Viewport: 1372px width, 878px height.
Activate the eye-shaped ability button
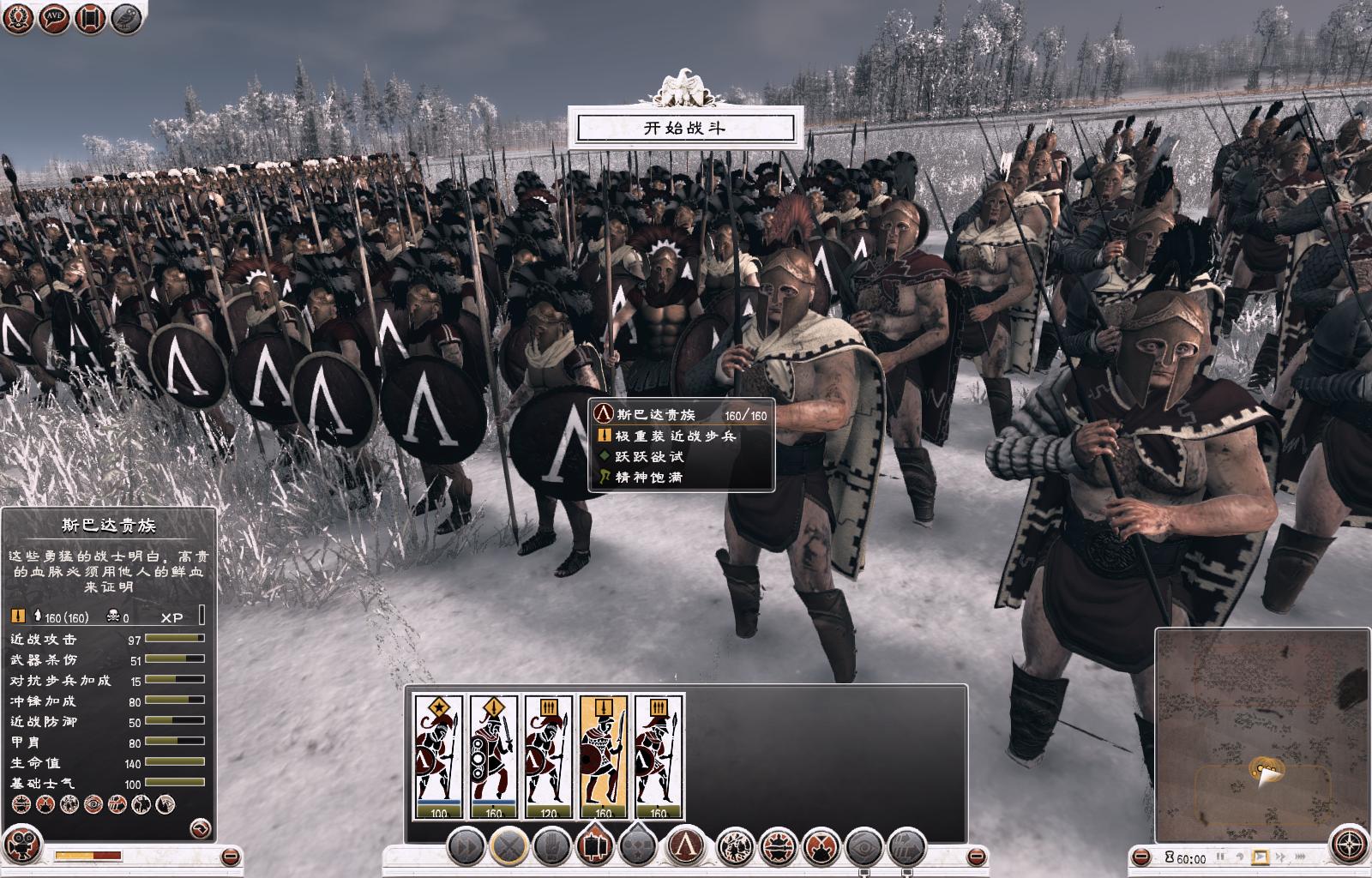point(864,848)
